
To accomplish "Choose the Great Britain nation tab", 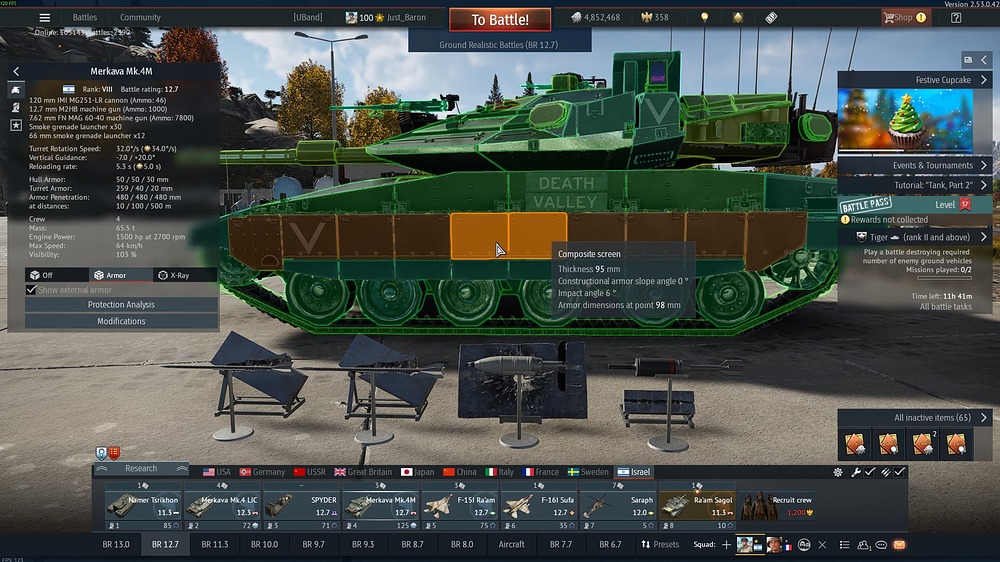I will (x=365, y=472).
